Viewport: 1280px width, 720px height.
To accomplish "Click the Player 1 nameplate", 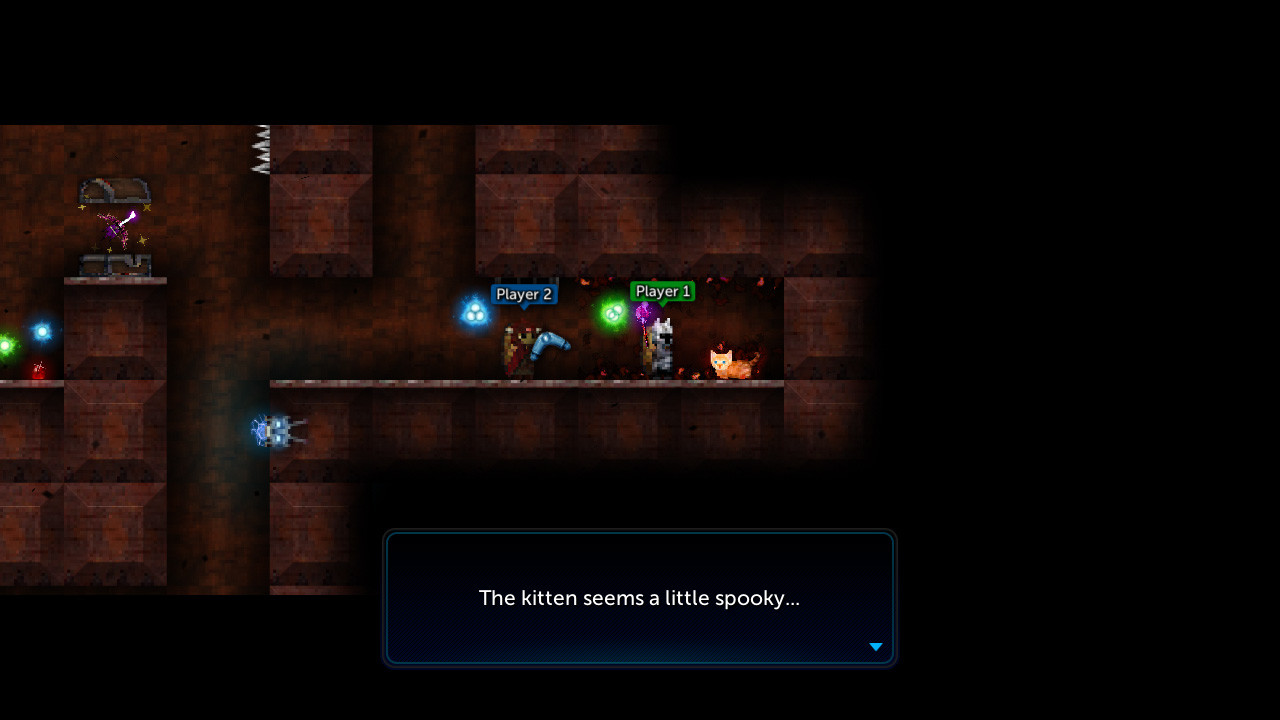I will tap(662, 291).
